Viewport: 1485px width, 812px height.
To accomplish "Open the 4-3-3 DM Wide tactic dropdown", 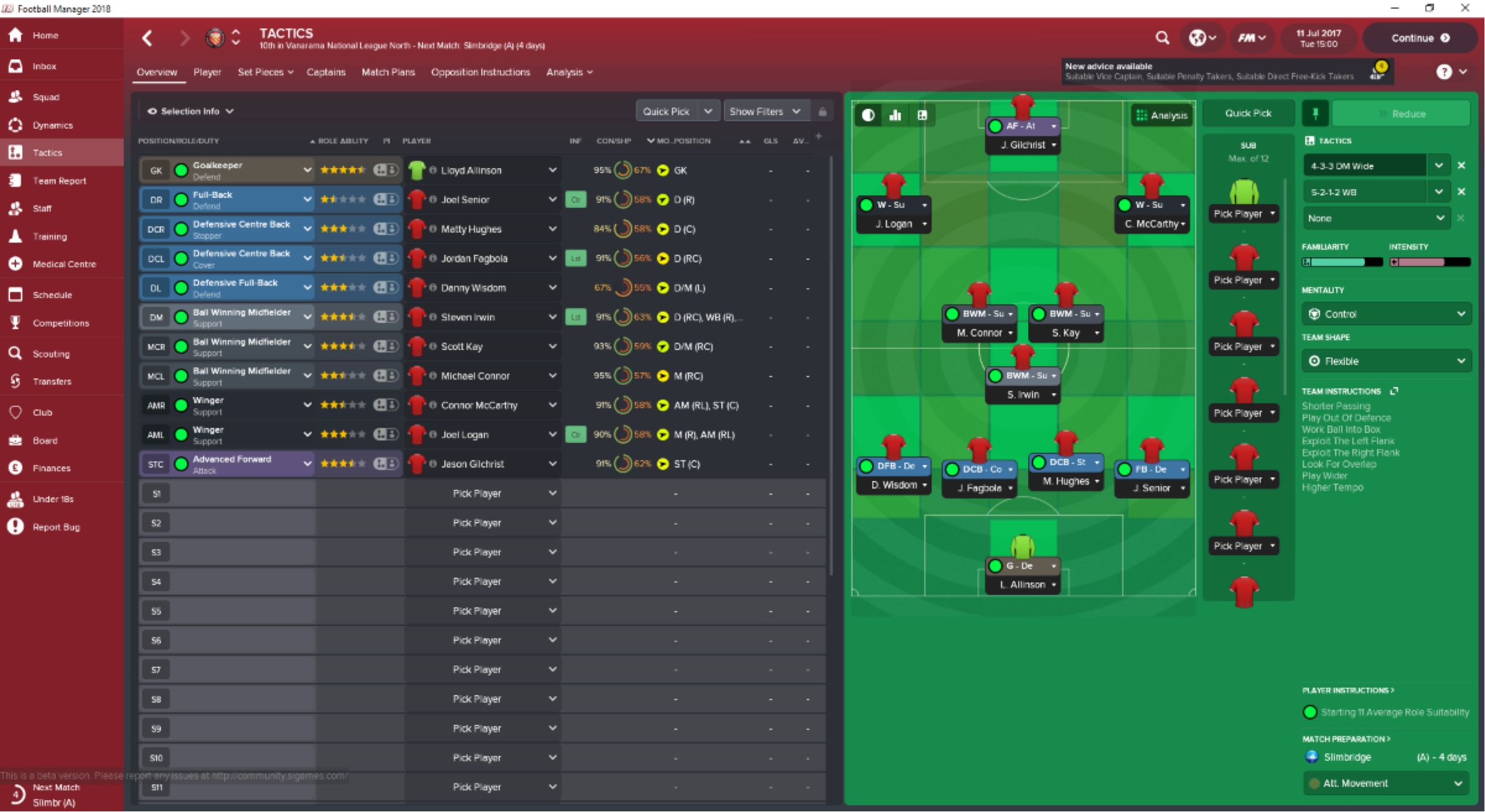I will [1440, 165].
